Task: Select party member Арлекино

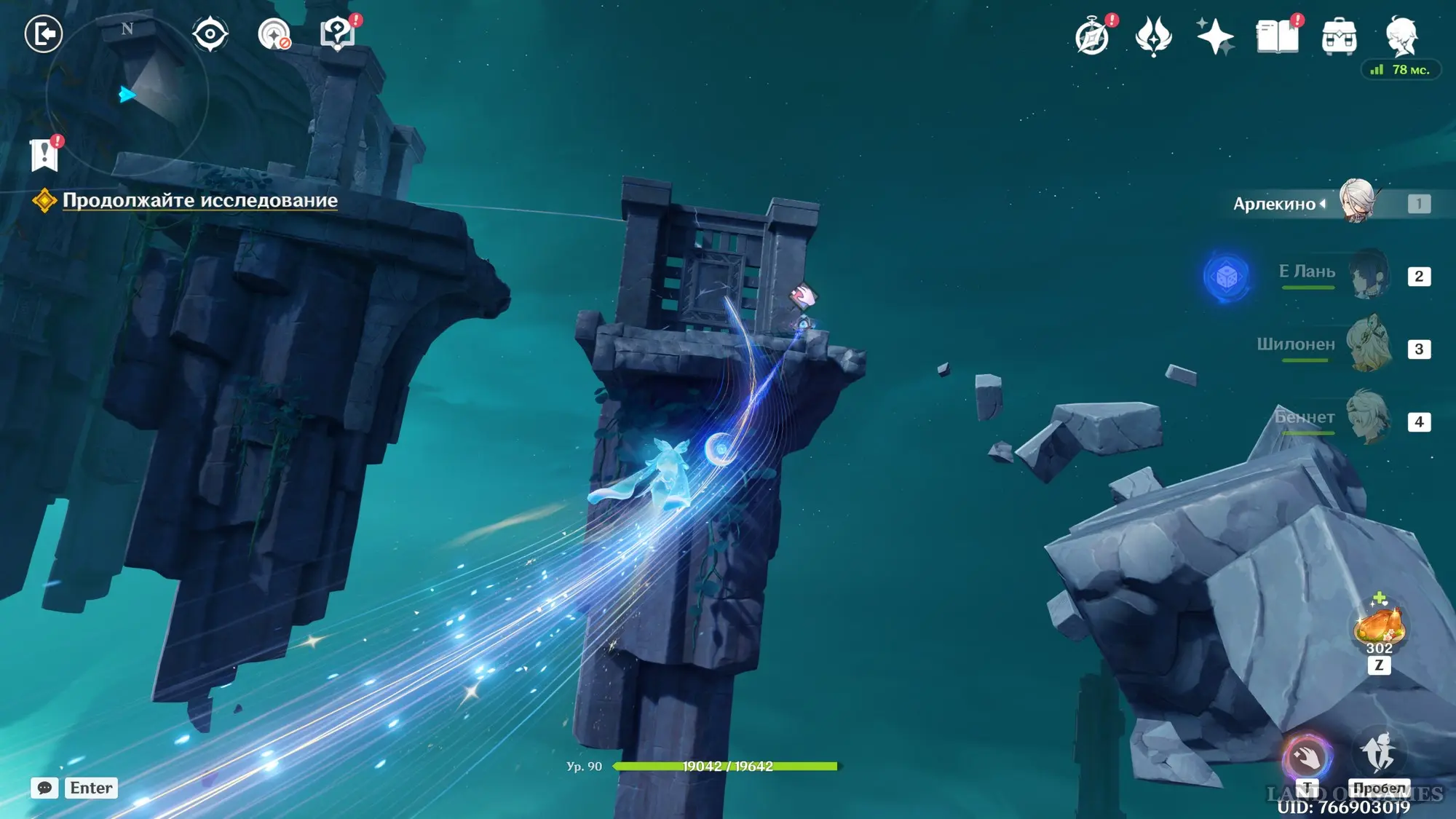Action: (x=1356, y=202)
